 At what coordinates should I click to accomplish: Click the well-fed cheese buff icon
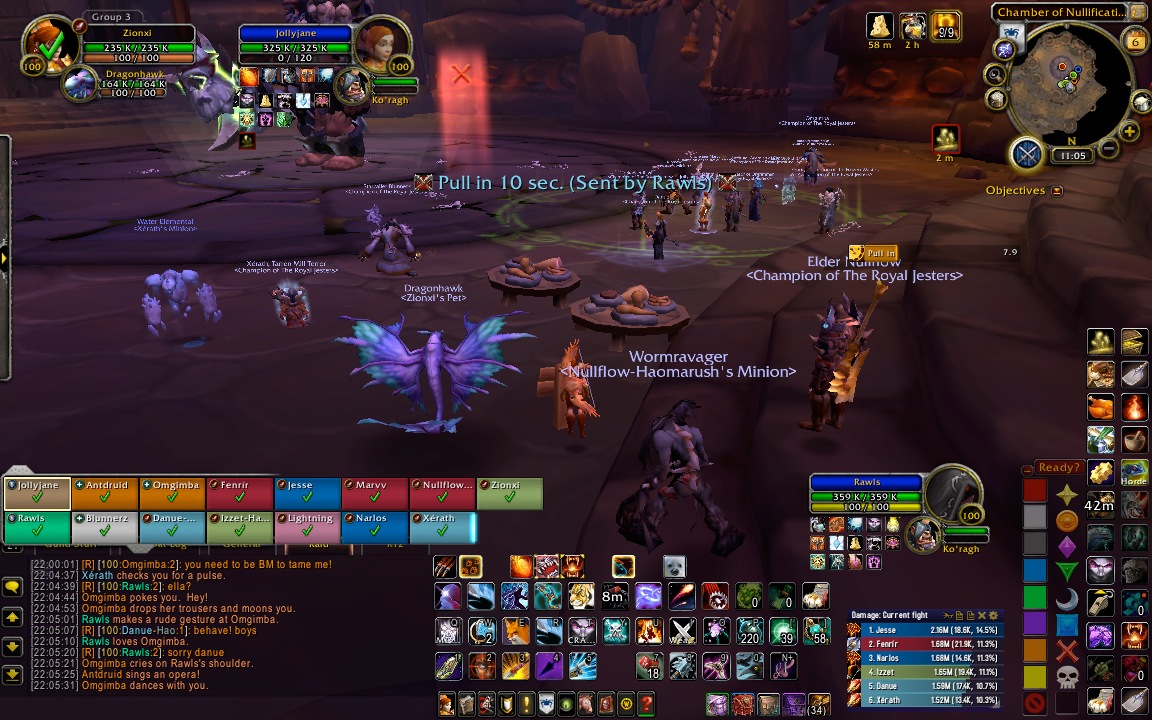[x=879, y=26]
